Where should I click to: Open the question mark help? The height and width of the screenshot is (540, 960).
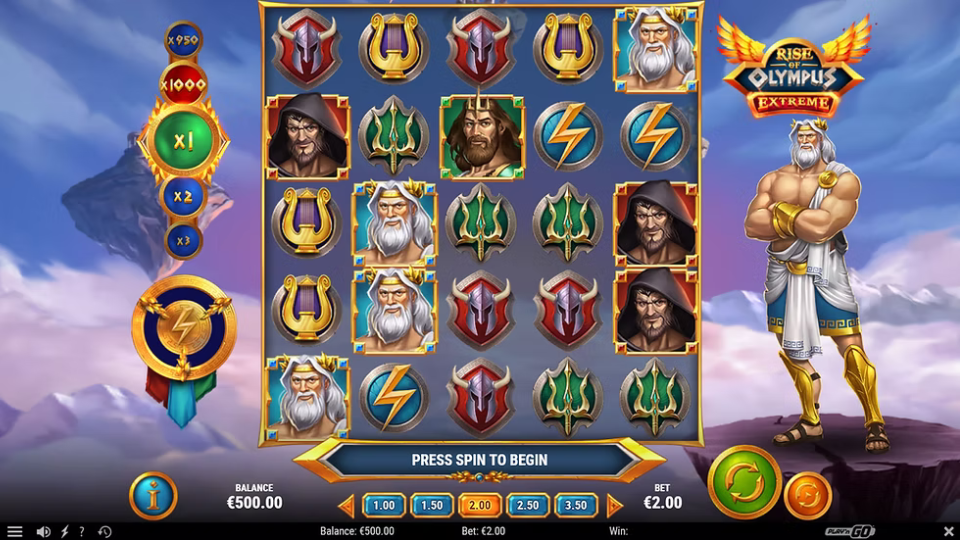click(82, 531)
